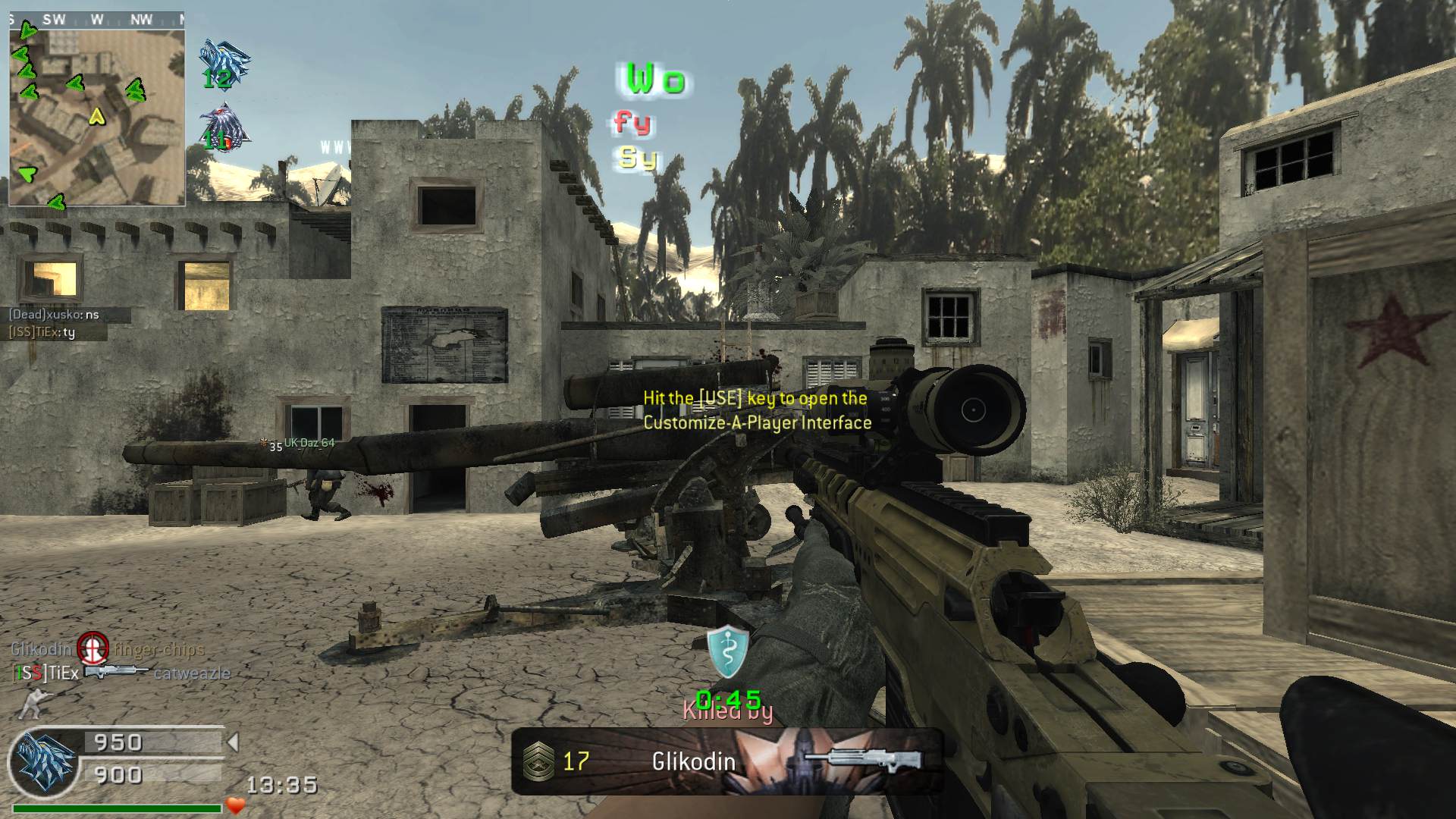This screenshot has width=1456, height=819.
Task: Open the Glikodin killed-by card
Action: tap(726, 761)
